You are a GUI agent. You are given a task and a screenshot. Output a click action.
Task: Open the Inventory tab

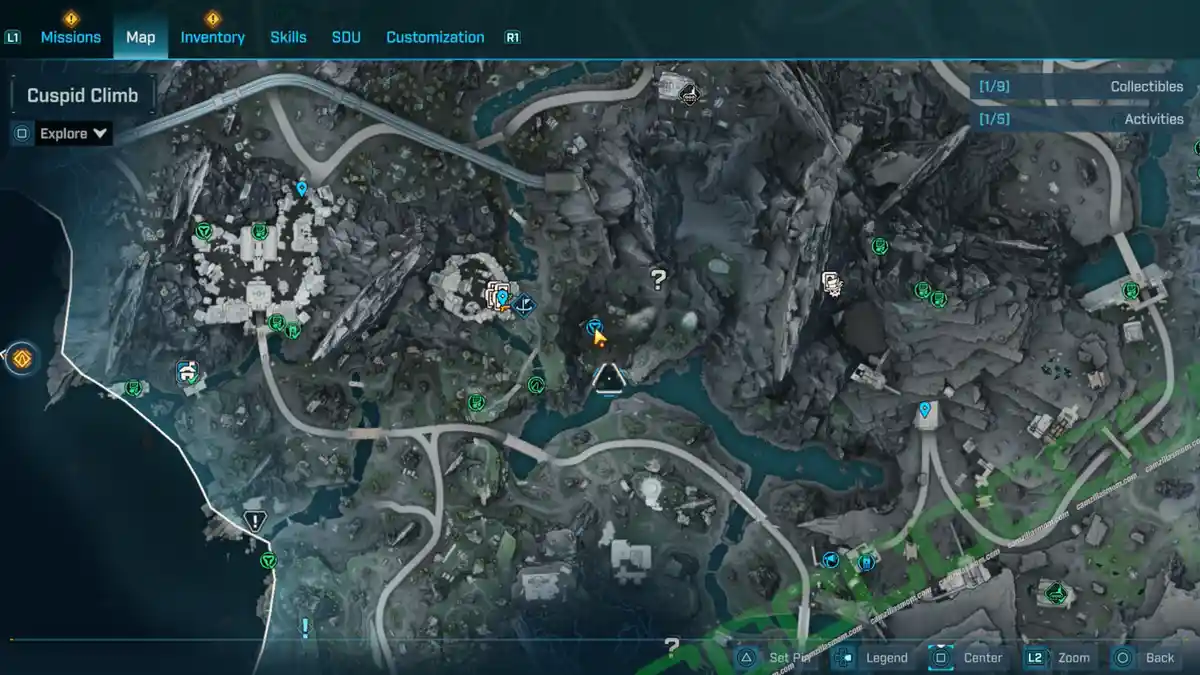click(x=212, y=37)
